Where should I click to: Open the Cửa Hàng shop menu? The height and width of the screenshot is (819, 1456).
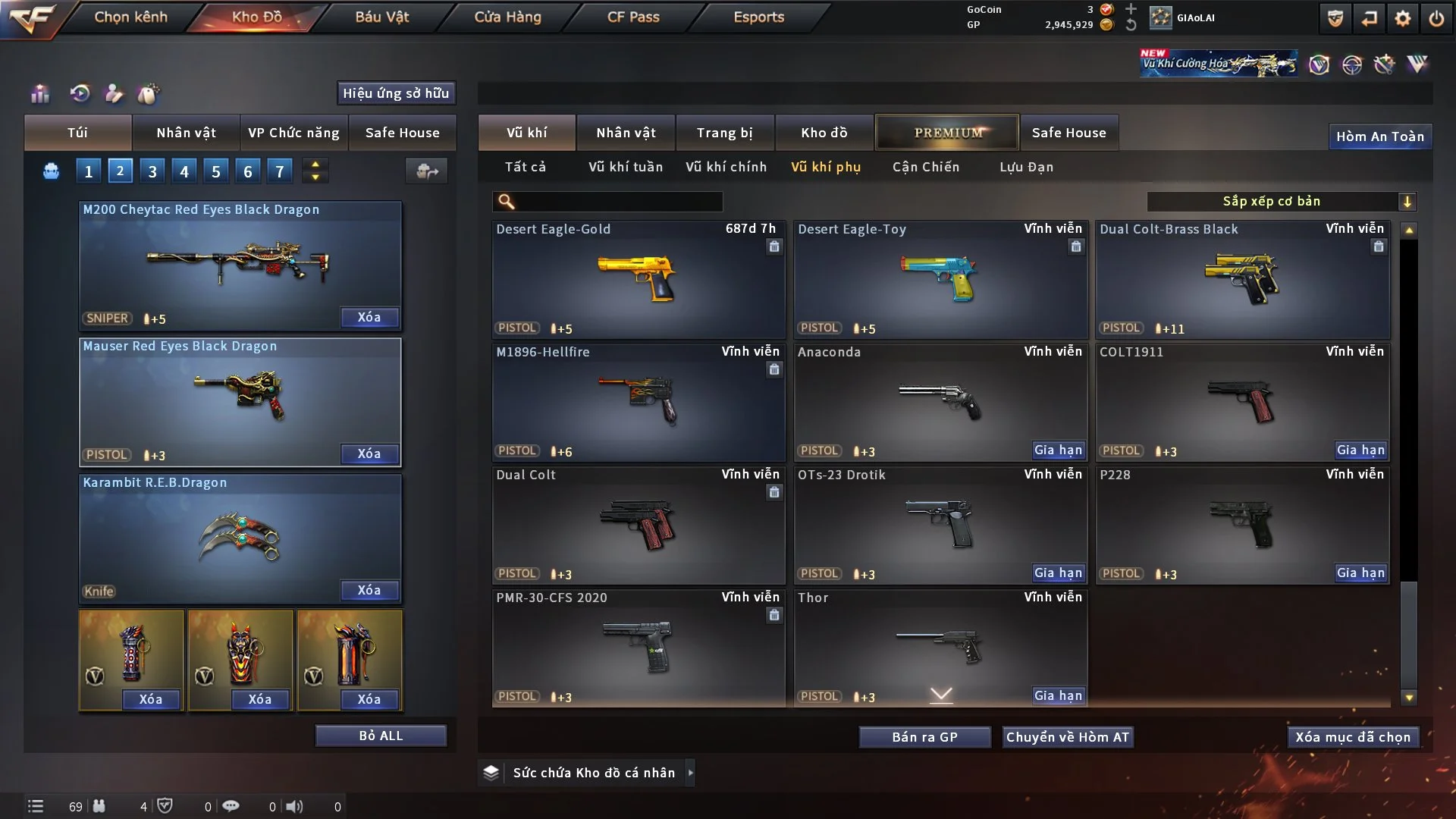[507, 17]
